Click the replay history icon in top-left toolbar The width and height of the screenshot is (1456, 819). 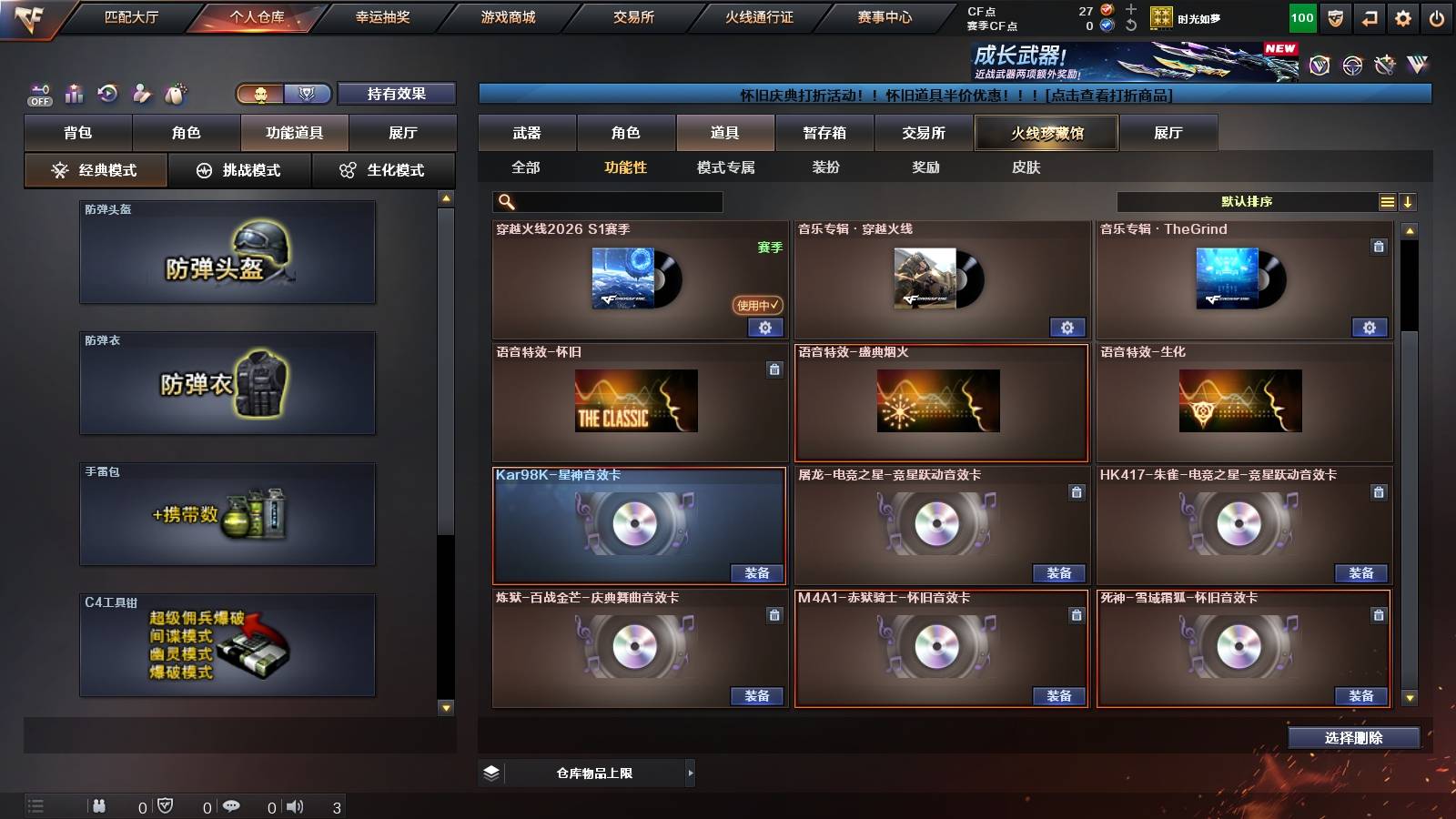[x=106, y=94]
